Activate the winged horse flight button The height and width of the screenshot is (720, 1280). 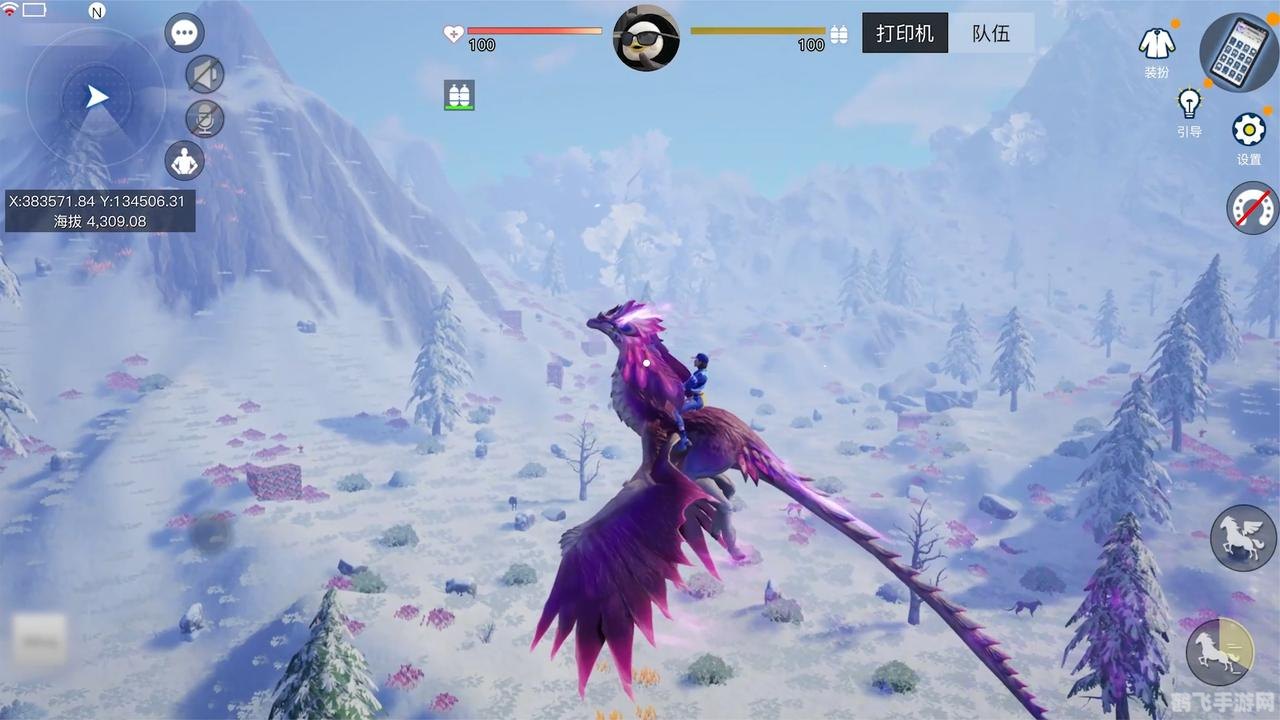[1243, 538]
